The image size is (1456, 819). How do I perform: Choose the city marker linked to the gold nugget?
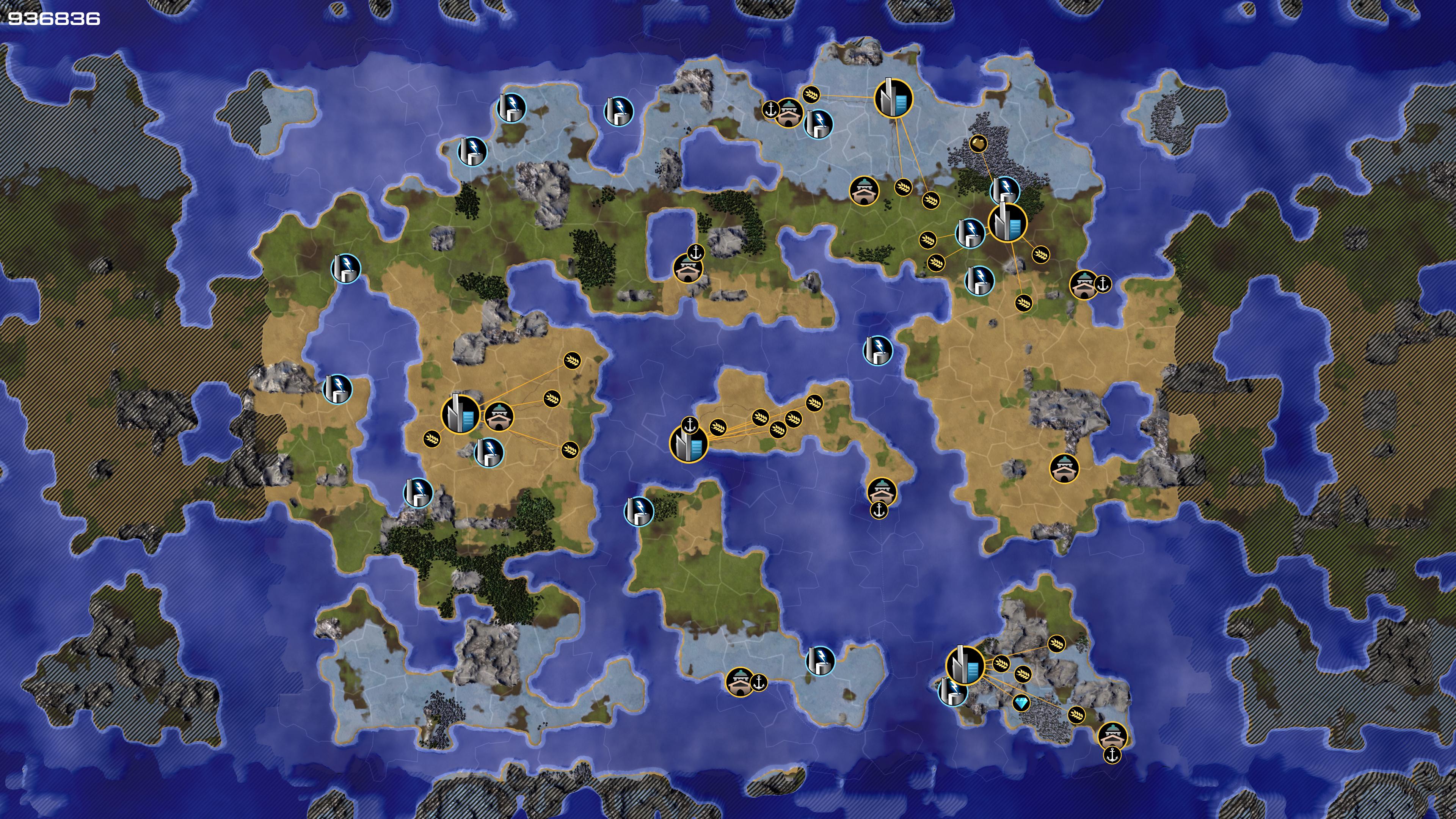(x=1007, y=223)
